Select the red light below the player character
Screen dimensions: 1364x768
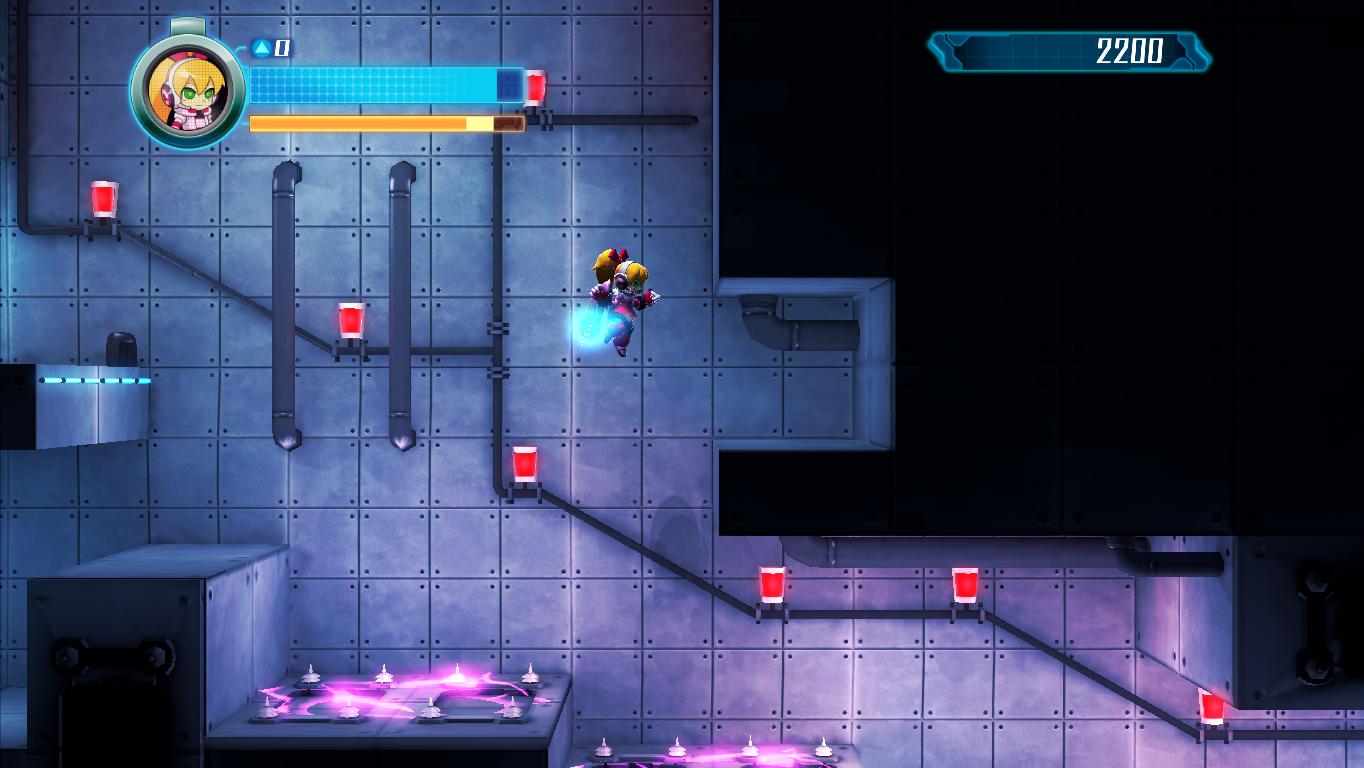tap(524, 462)
